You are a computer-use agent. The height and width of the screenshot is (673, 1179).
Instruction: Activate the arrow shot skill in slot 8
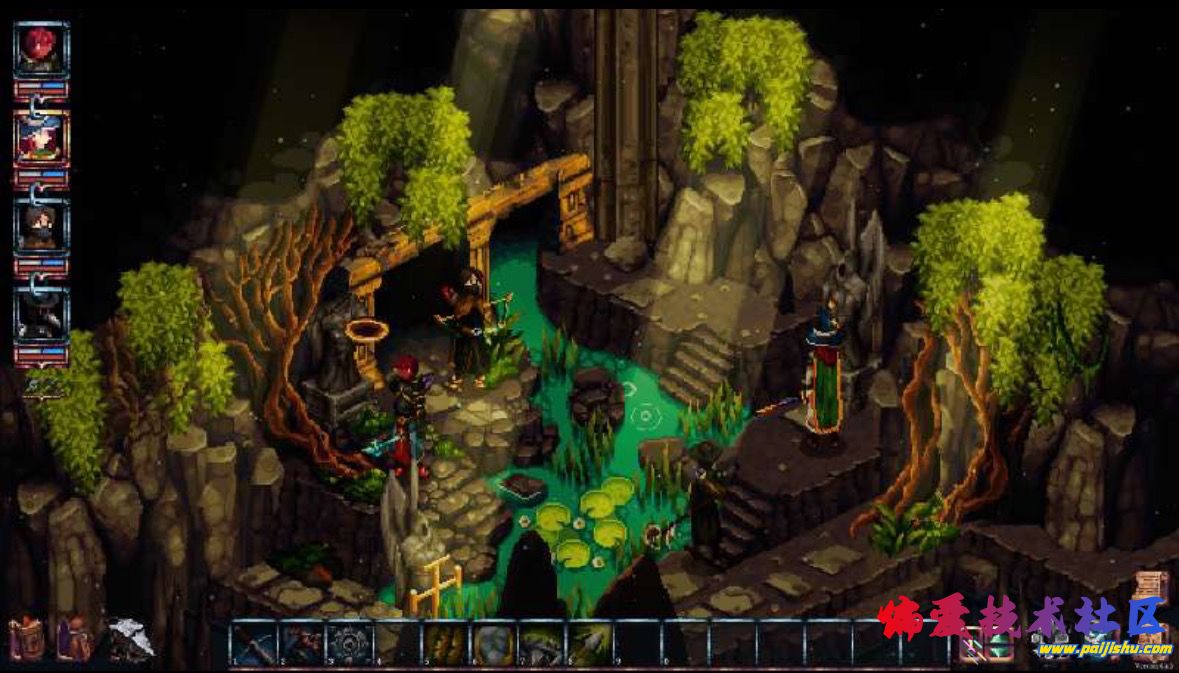(x=588, y=644)
